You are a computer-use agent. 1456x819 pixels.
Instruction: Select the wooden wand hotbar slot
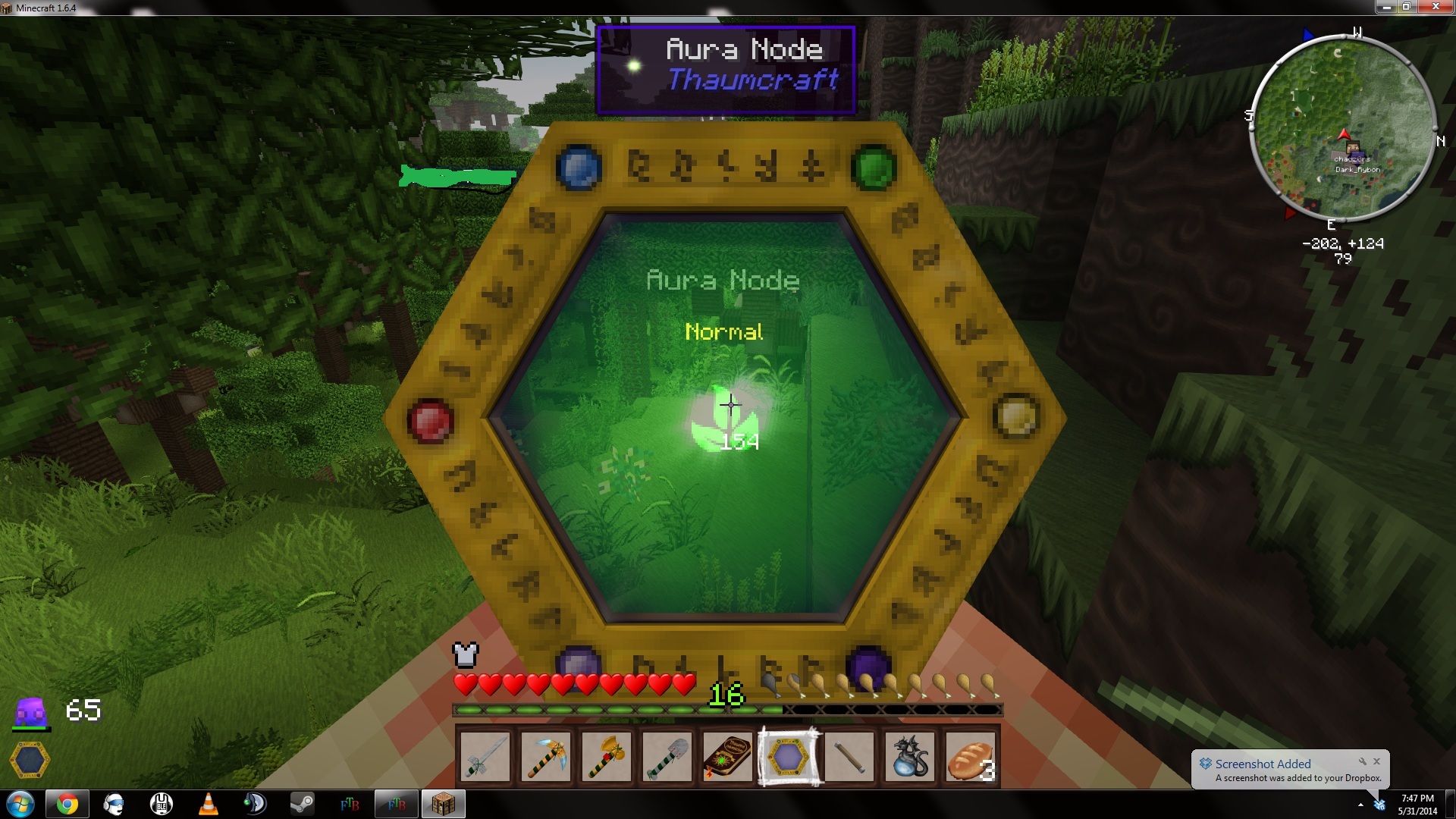click(x=849, y=756)
